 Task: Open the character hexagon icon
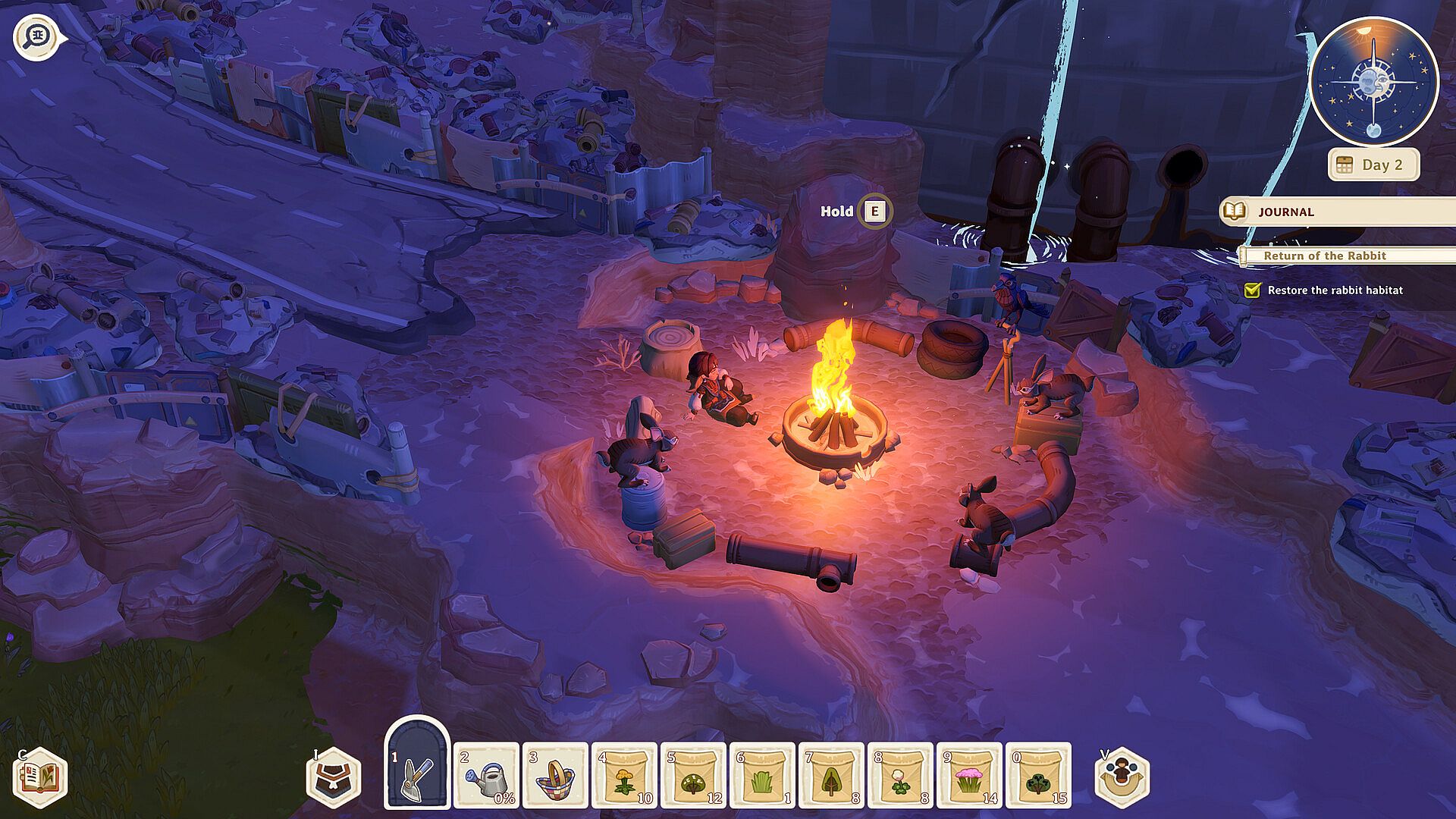point(1122,777)
